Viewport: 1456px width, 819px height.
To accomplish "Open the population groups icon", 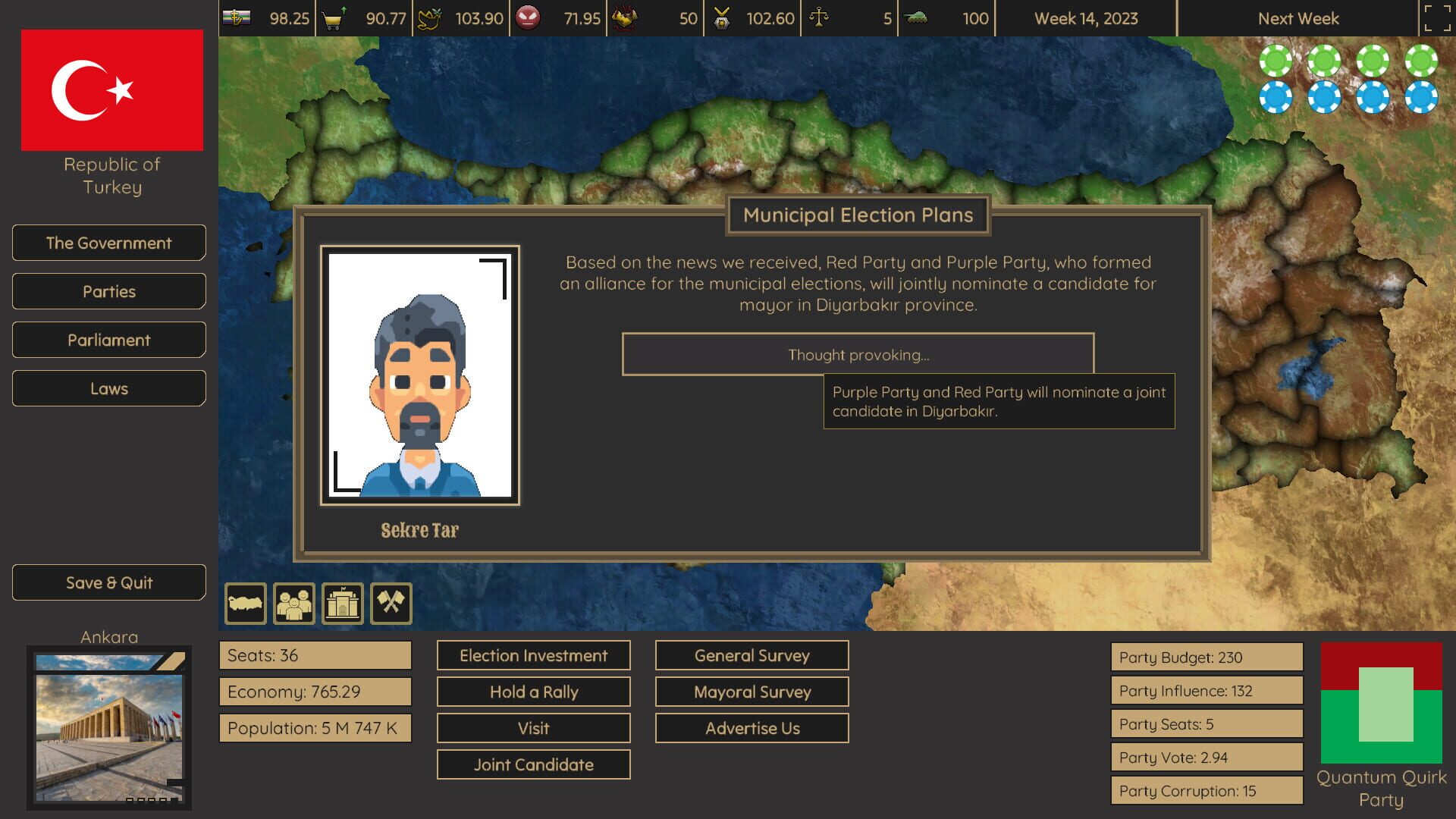I will 294,603.
